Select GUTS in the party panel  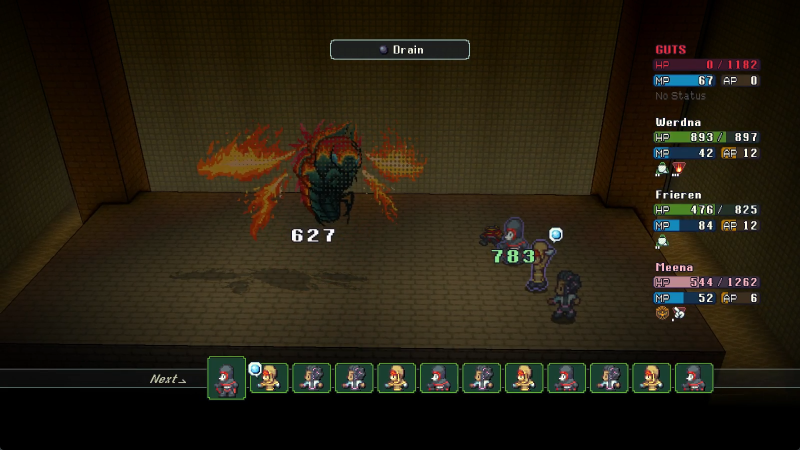(670, 49)
